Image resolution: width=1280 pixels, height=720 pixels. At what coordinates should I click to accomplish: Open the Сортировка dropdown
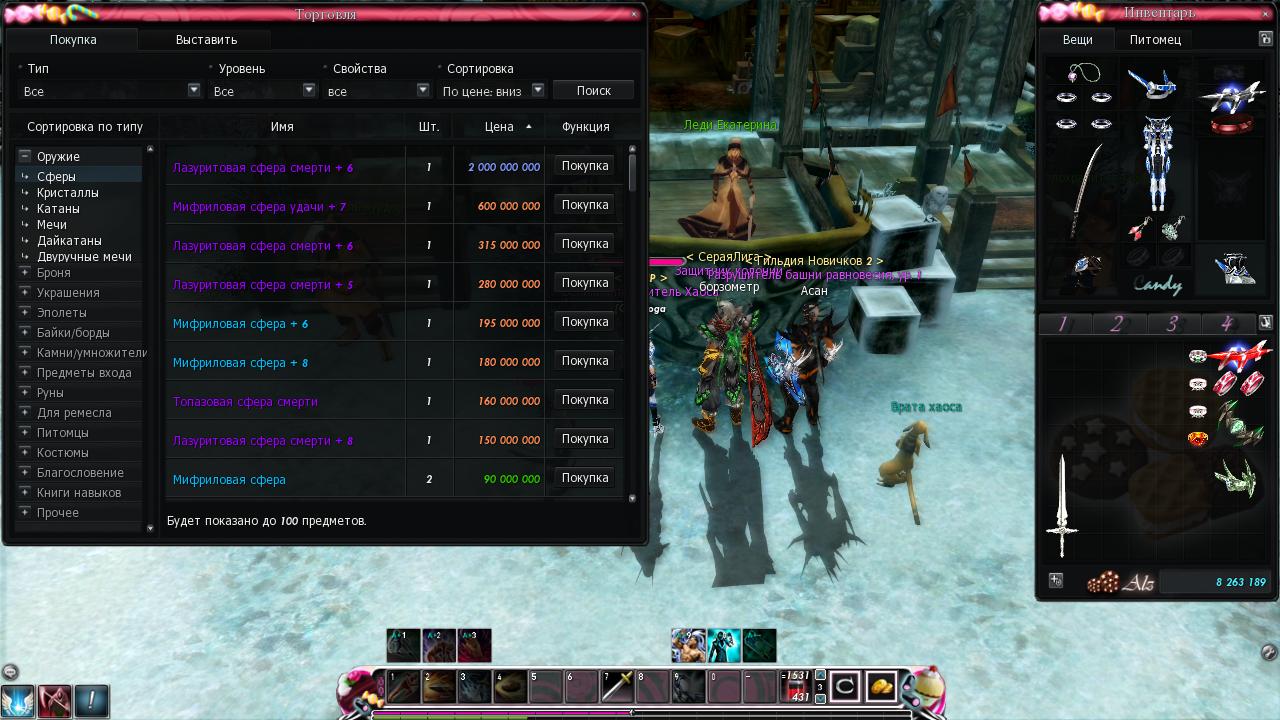point(537,90)
